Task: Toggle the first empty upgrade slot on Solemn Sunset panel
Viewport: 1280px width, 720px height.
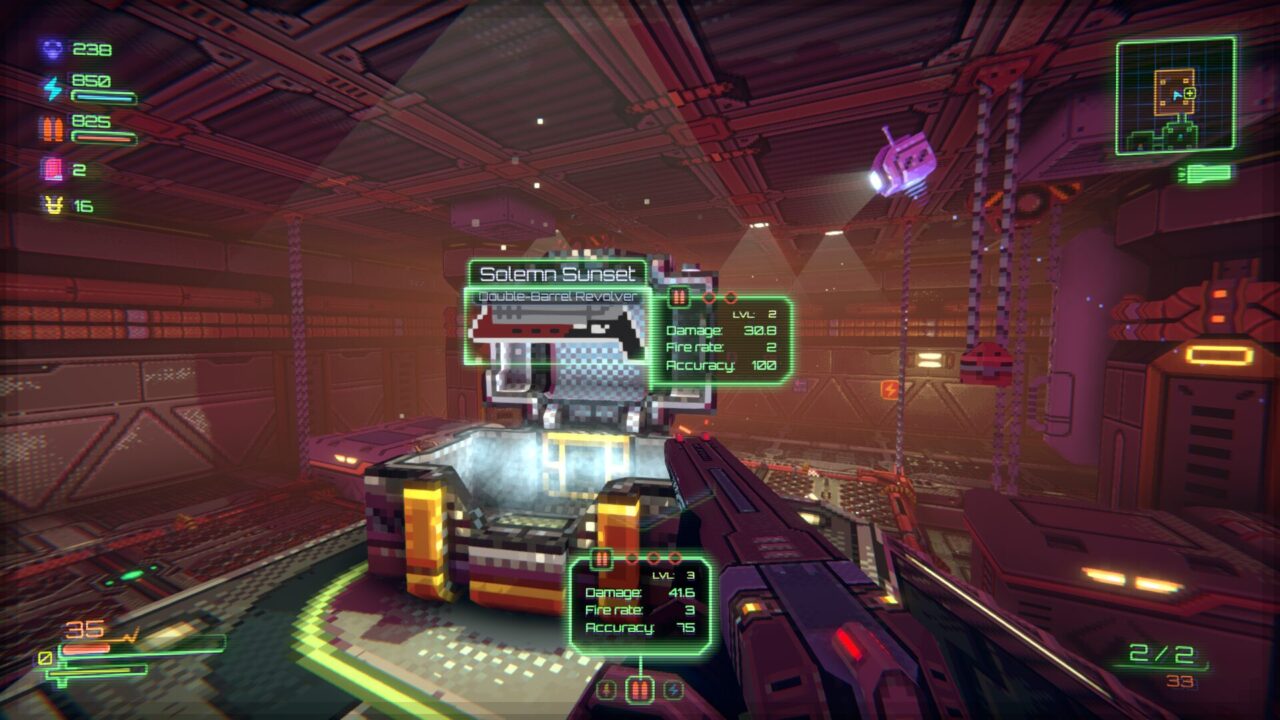Action: 707,297
